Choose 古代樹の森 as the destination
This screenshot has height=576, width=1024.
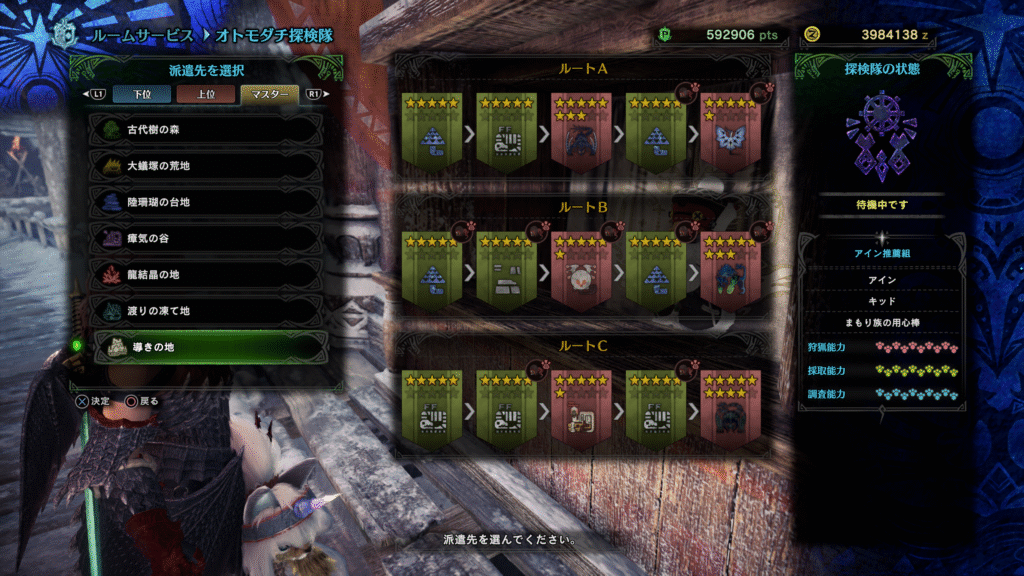pos(208,130)
